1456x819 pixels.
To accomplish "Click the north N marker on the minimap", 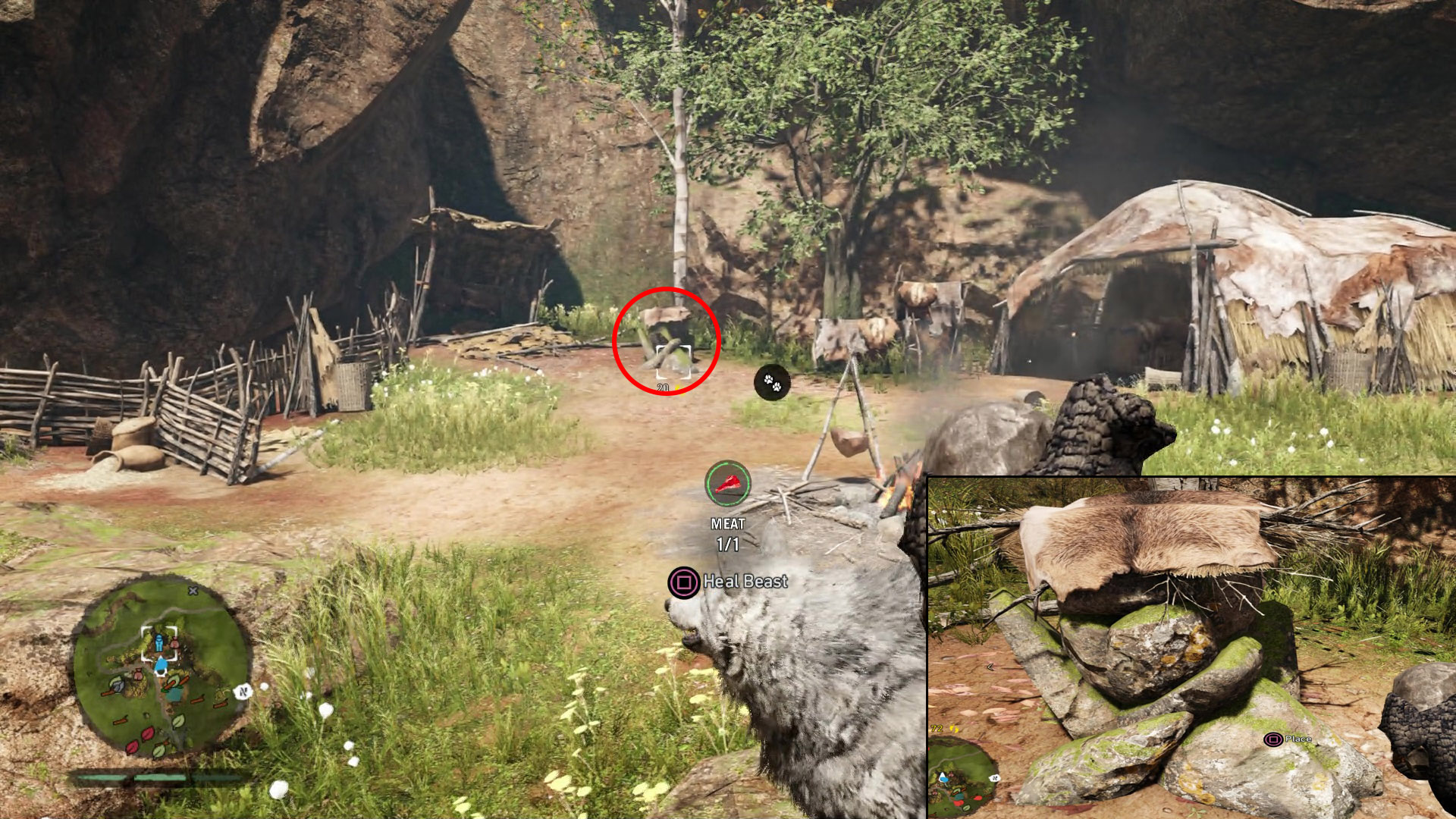I will click(243, 691).
